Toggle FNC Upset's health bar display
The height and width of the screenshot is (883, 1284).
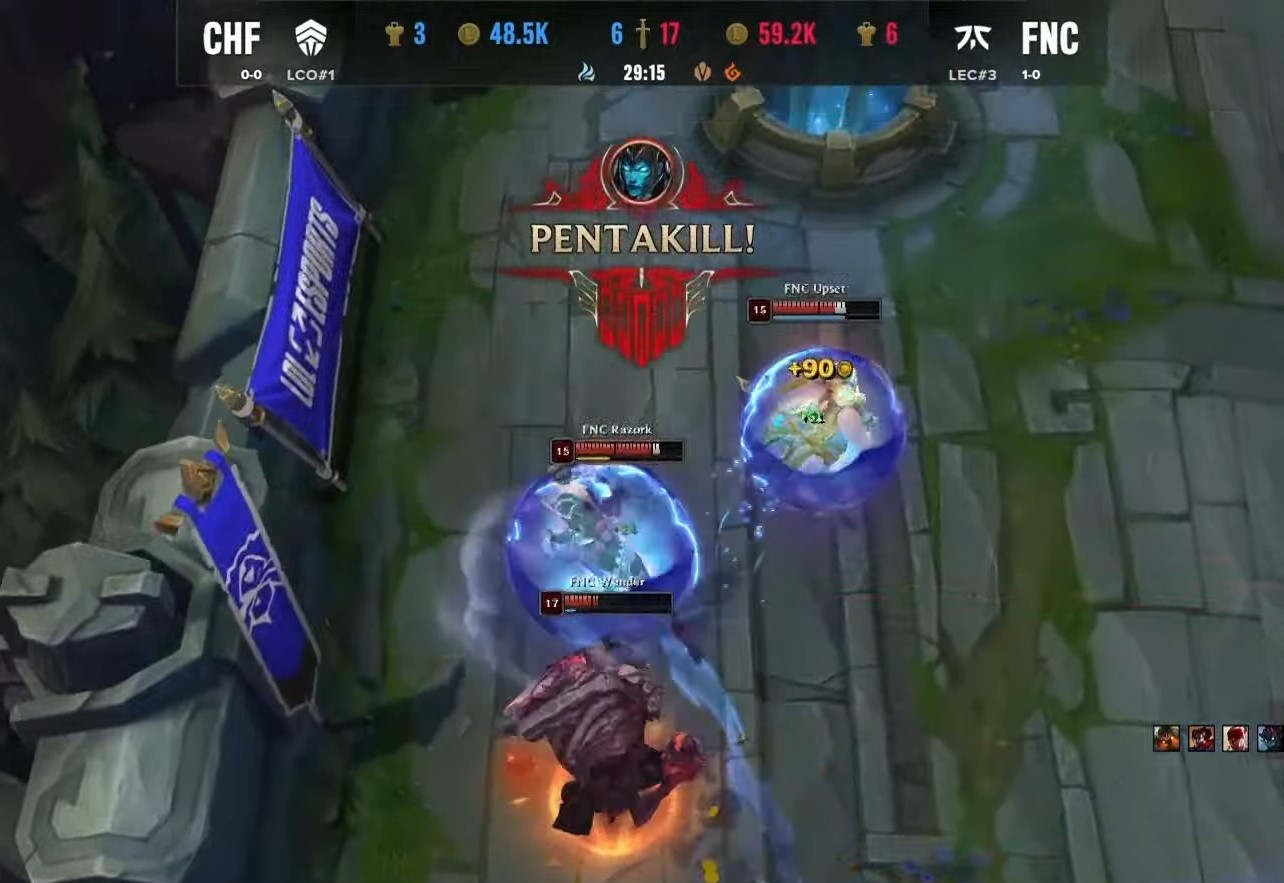click(x=812, y=308)
